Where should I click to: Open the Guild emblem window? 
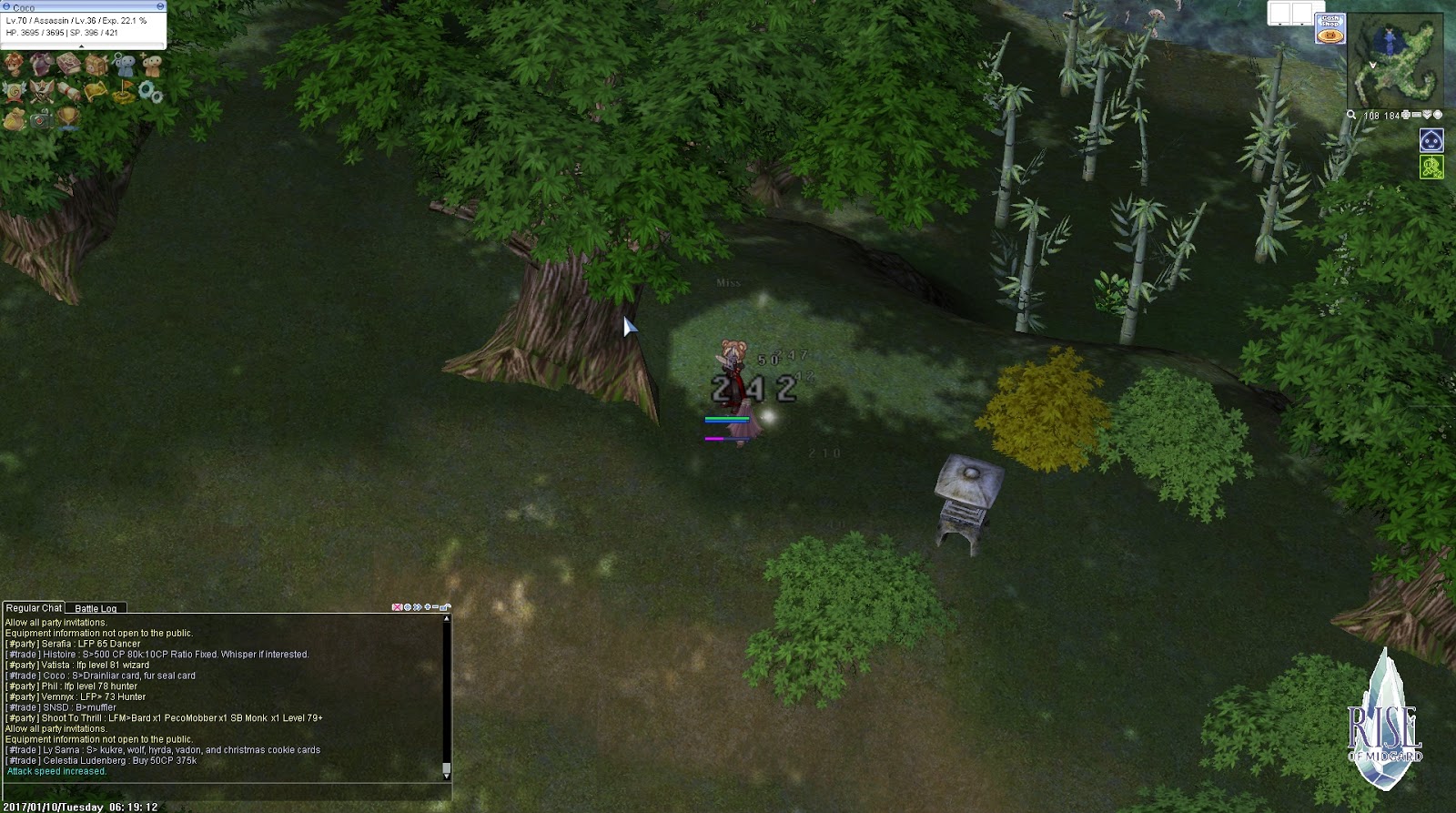[x=13, y=91]
